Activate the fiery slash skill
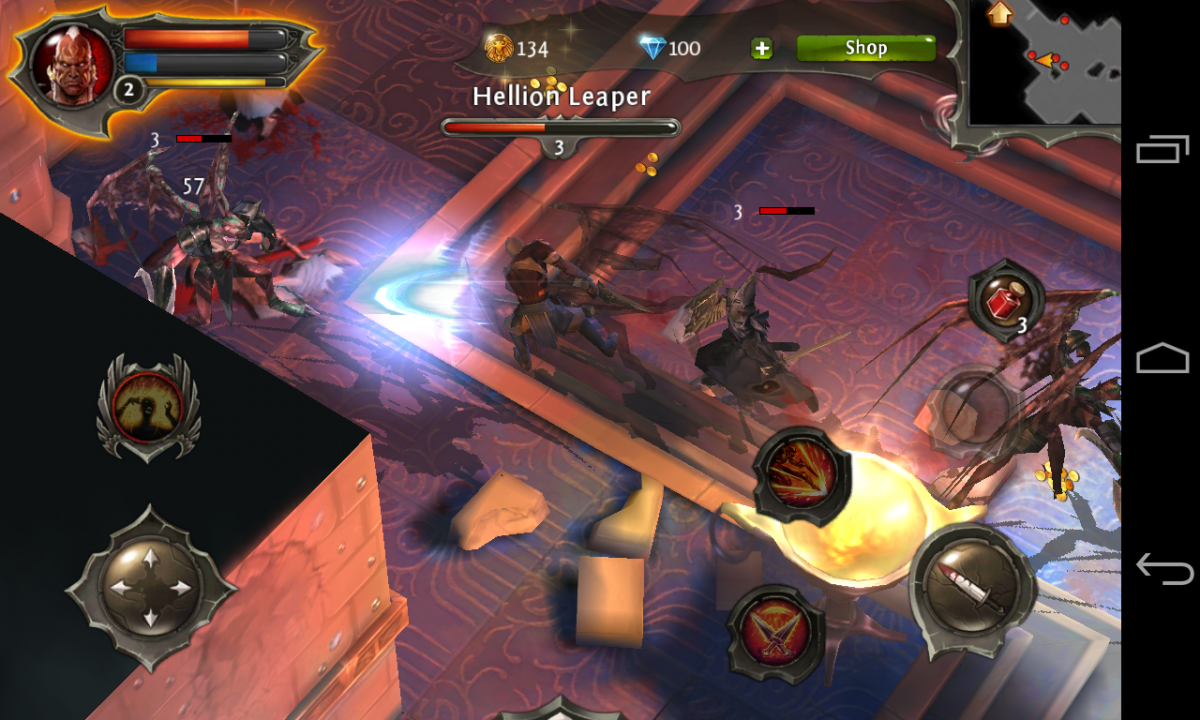This screenshot has height=720, width=1200. [802, 478]
